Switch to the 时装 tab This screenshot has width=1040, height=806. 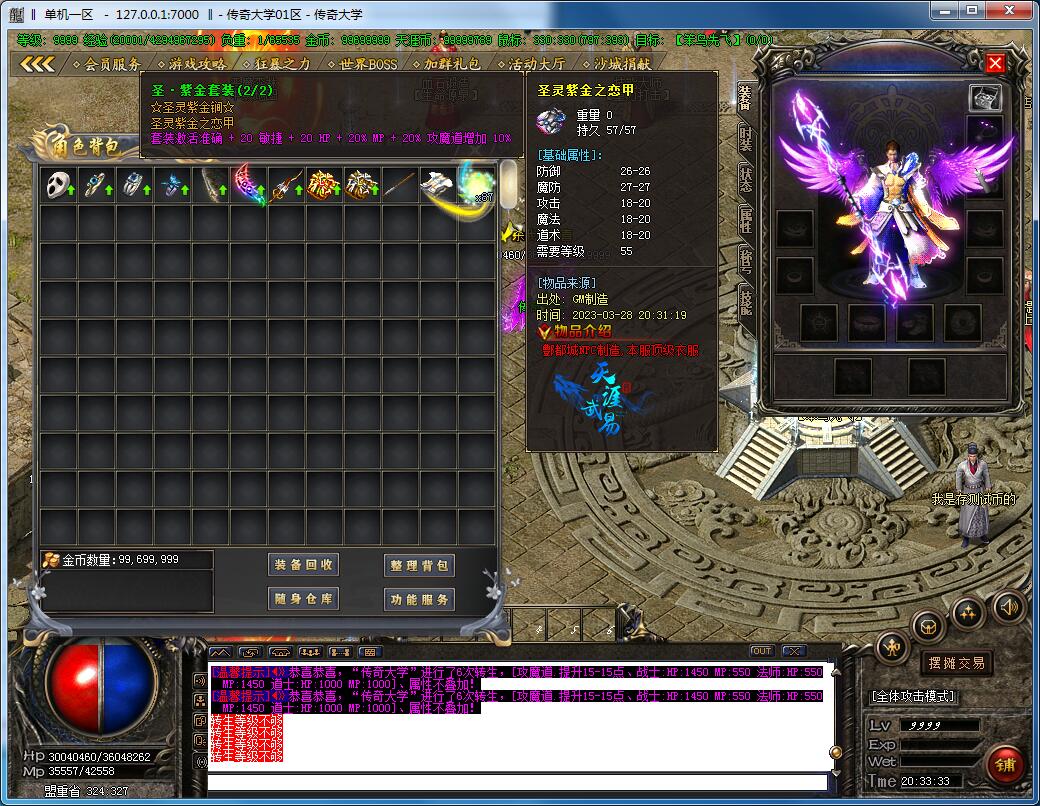746,138
